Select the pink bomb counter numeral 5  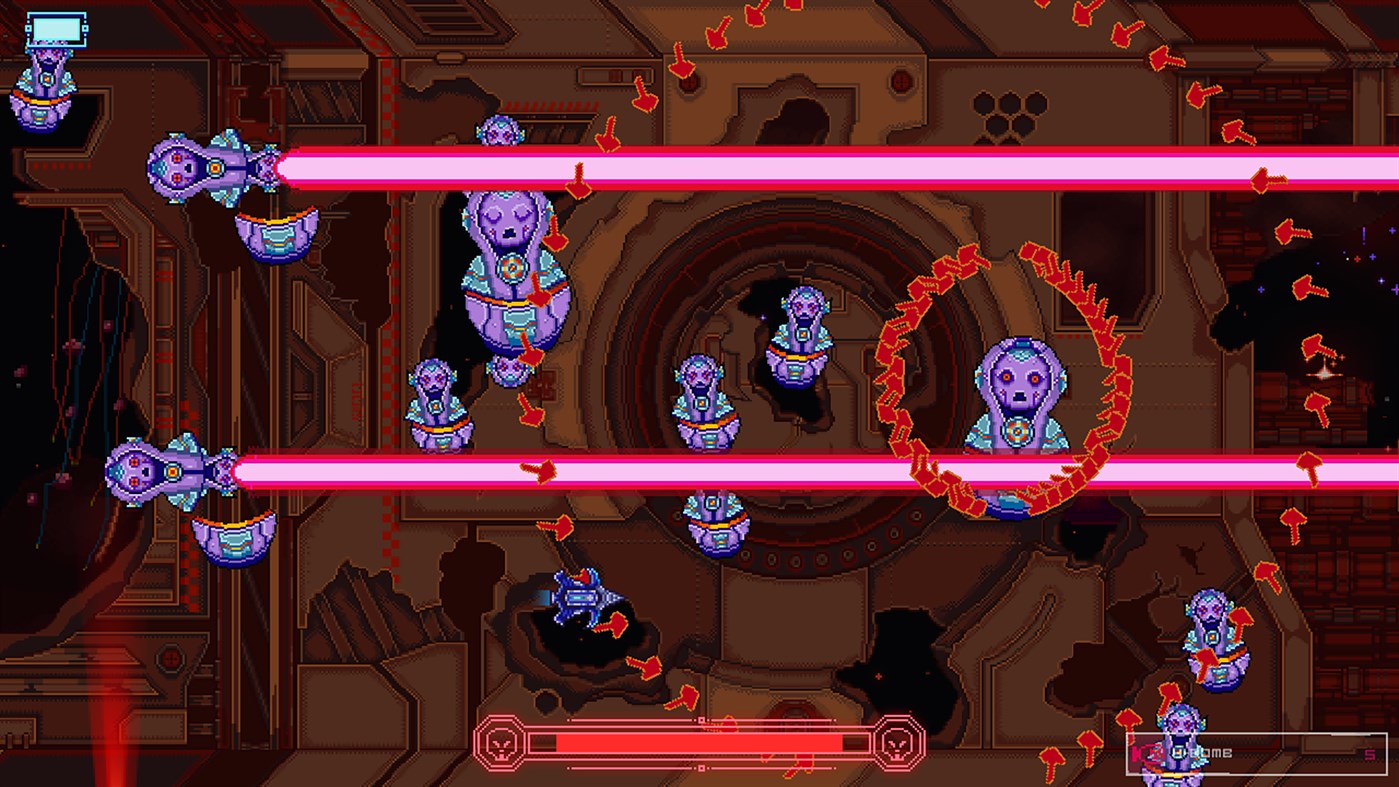pyautogui.click(x=1368, y=753)
